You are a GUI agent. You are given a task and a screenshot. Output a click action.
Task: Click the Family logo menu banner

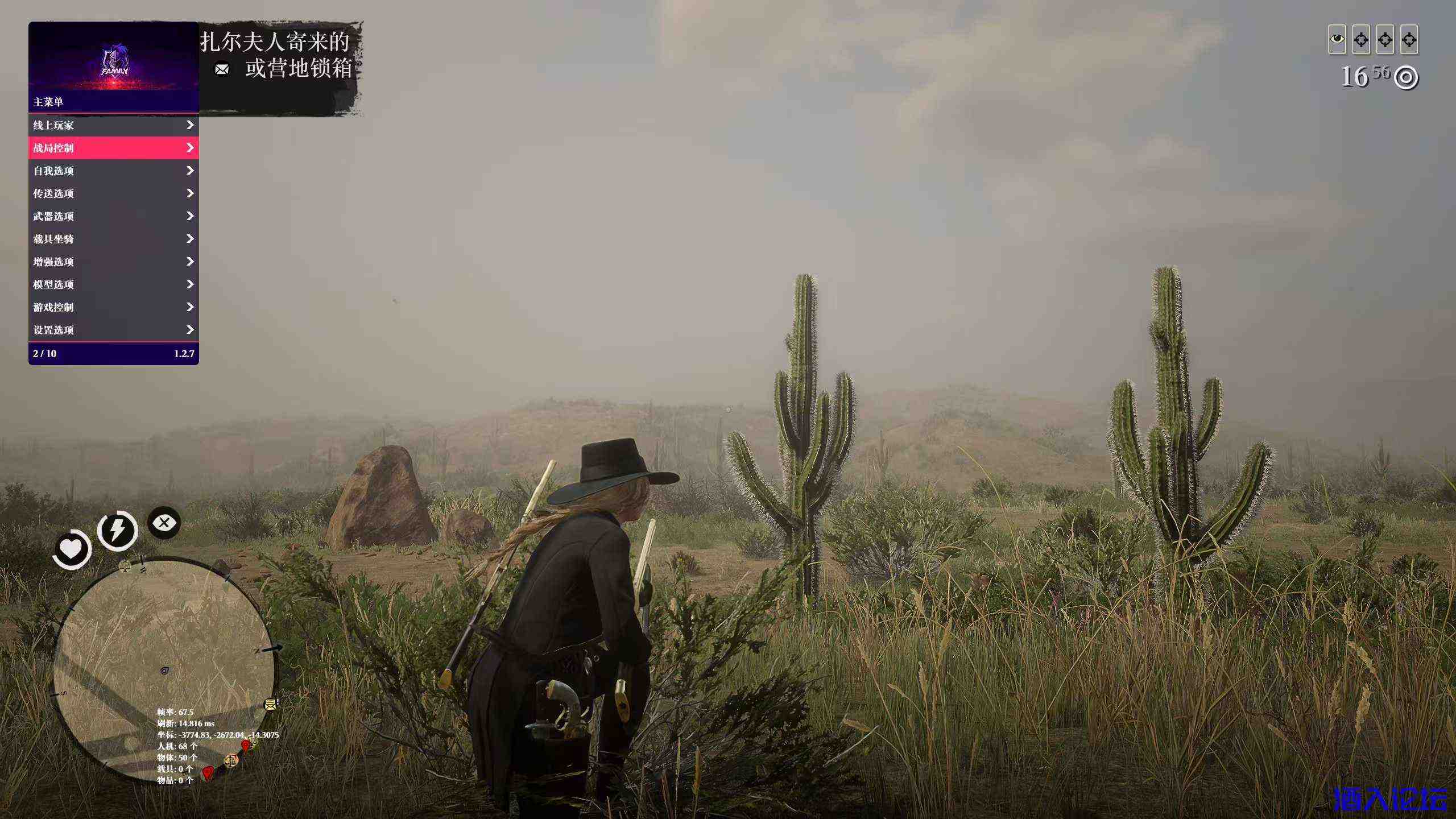pos(114,61)
